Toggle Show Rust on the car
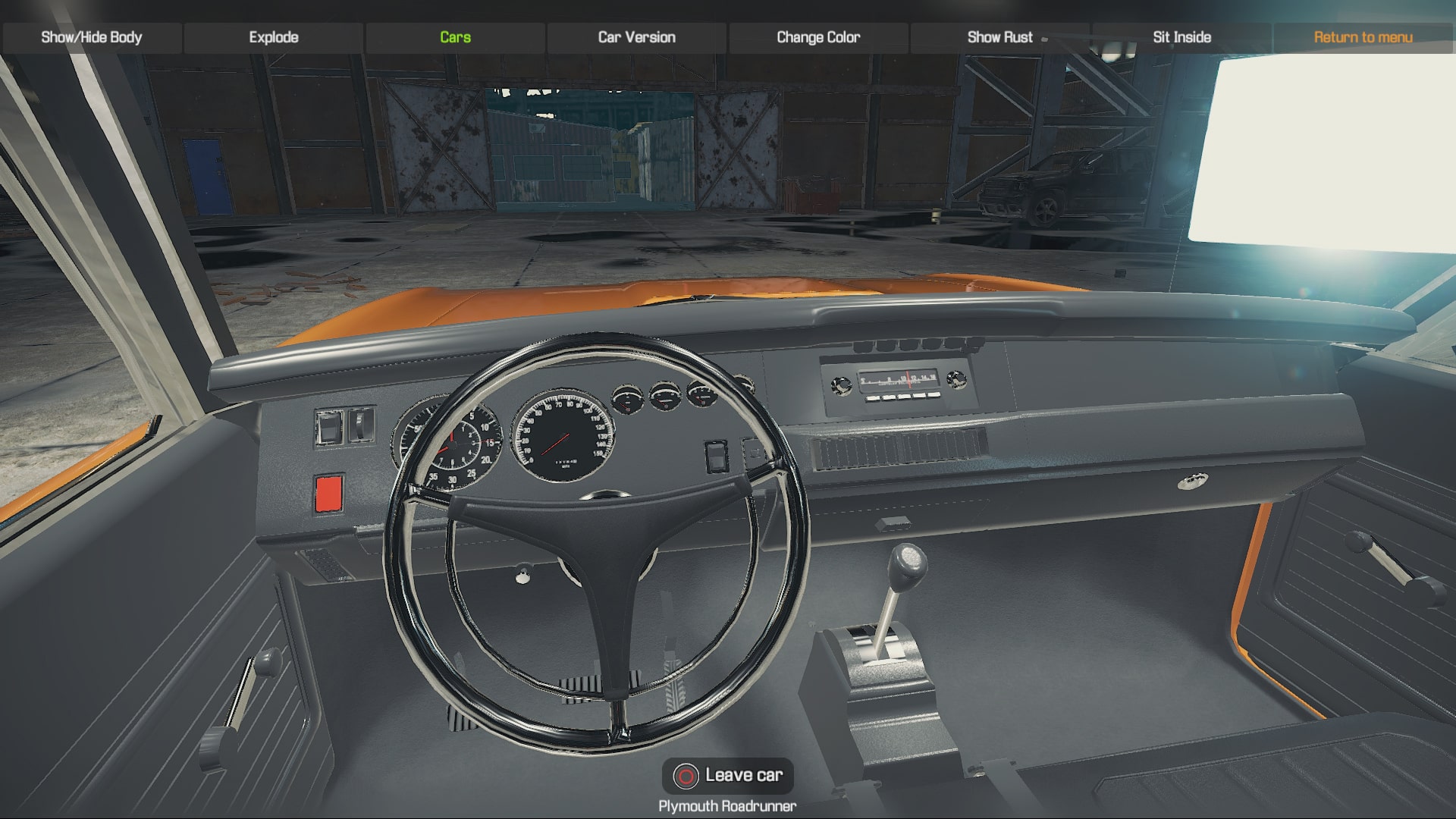1456x819 pixels. (x=999, y=36)
